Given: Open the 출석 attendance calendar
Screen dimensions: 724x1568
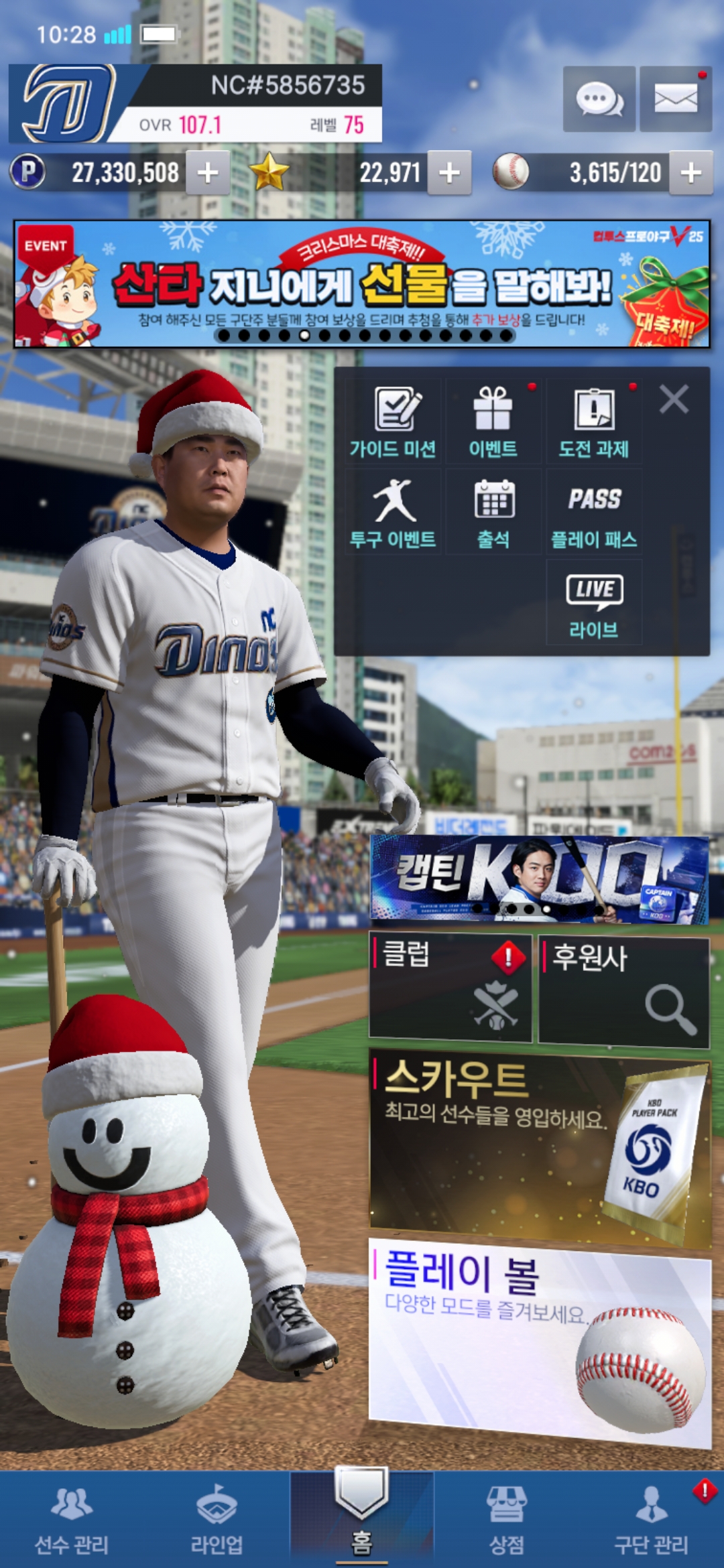Looking at the screenshot, I should pyautogui.click(x=493, y=513).
